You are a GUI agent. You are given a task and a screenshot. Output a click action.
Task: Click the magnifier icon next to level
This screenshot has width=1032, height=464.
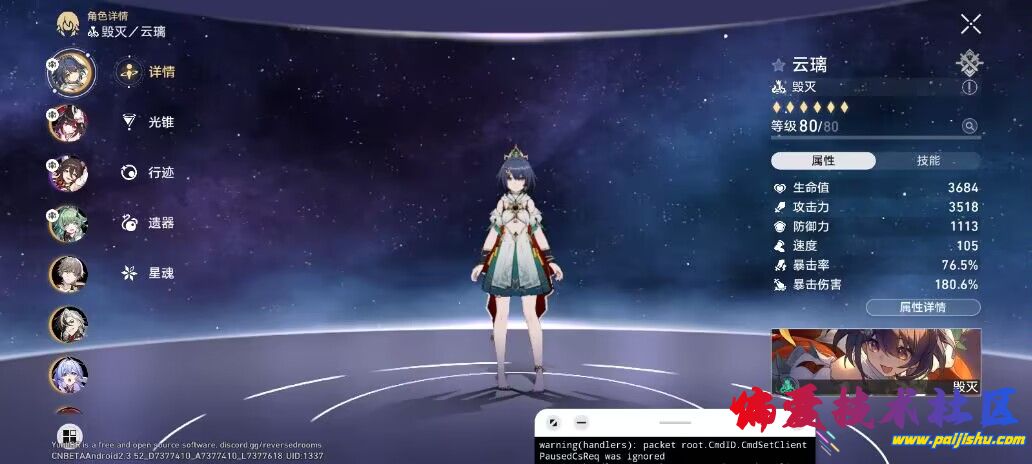[x=968, y=126]
